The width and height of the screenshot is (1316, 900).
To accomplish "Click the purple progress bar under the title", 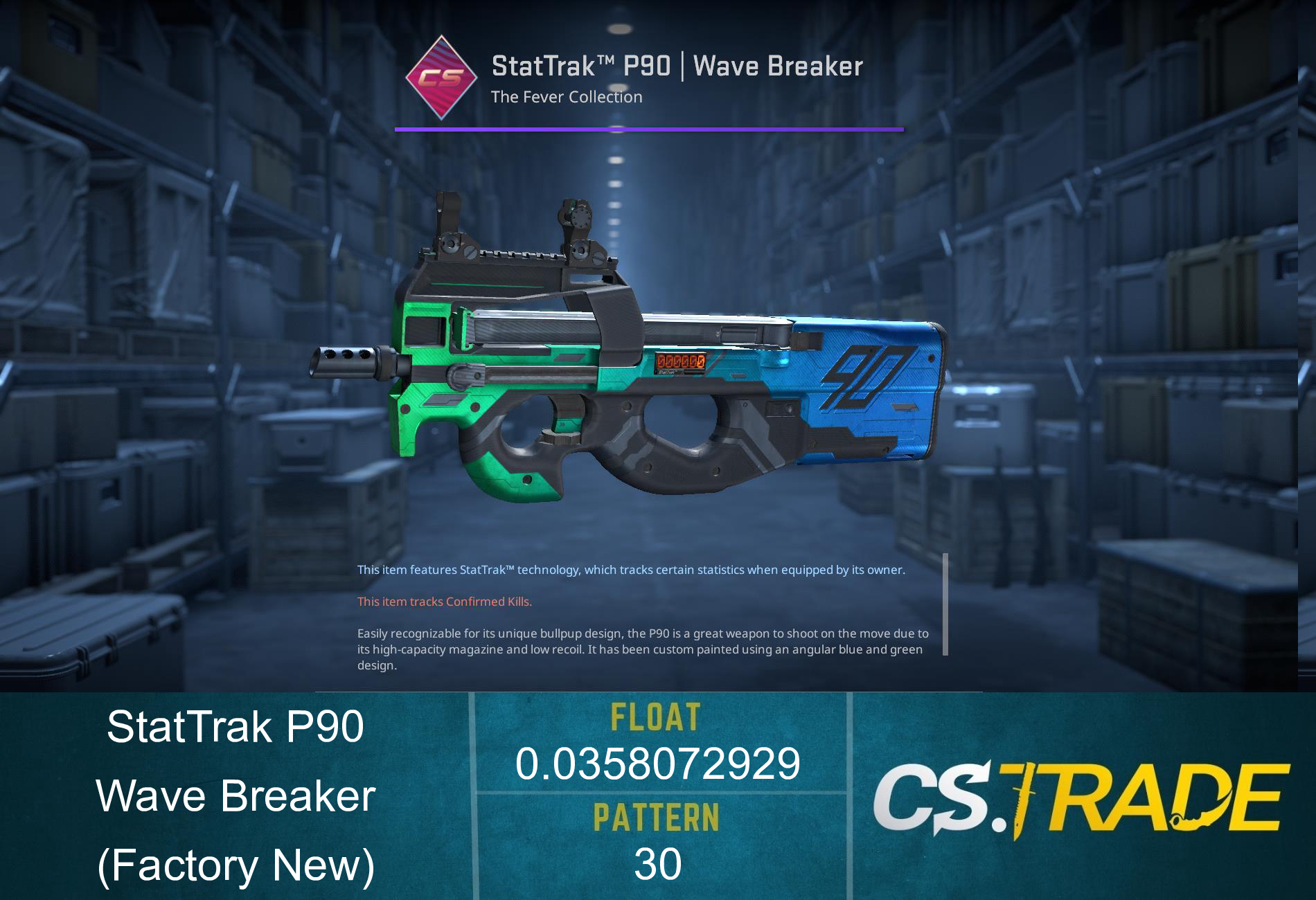I will [648, 128].
